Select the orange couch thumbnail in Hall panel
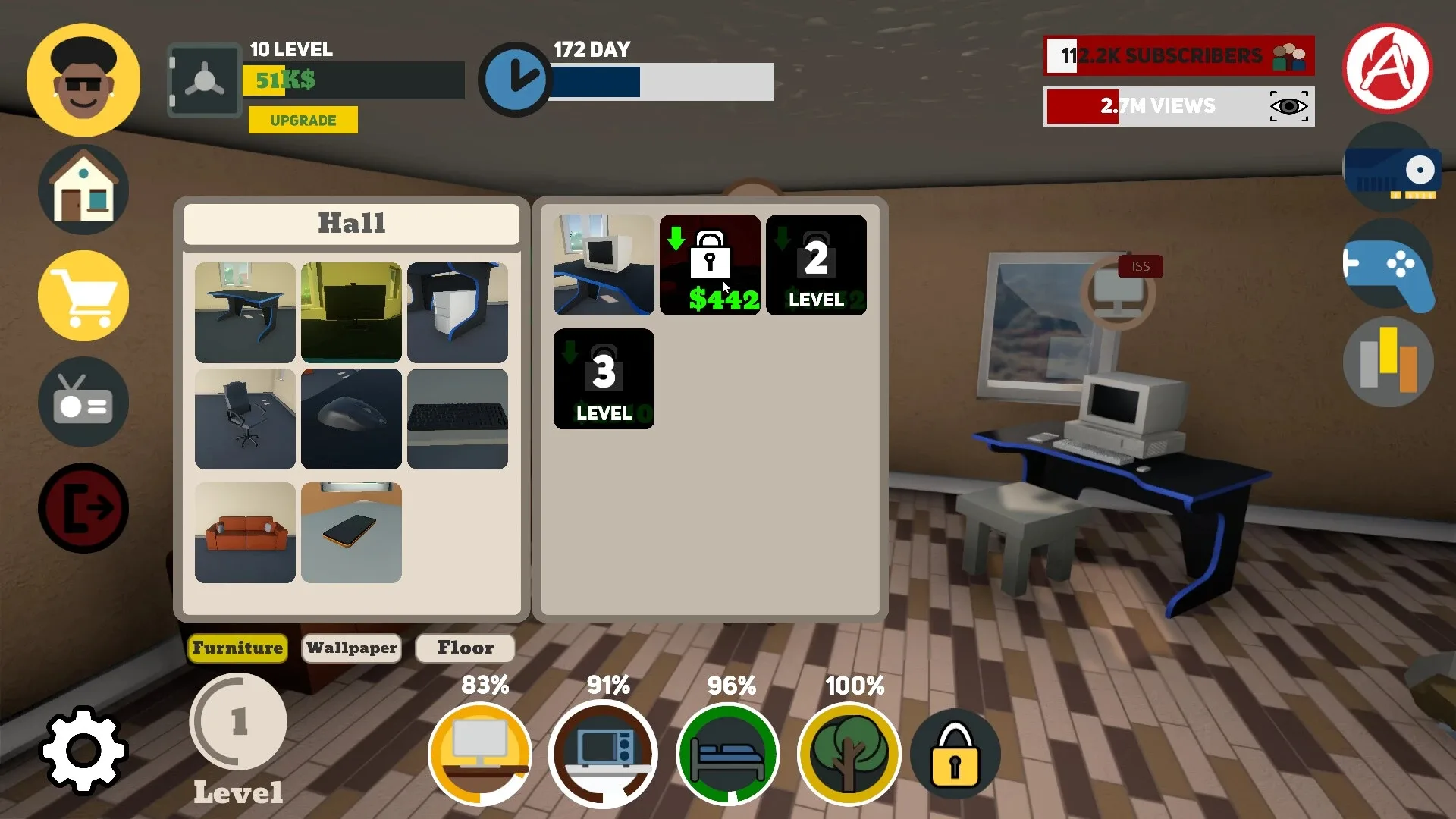The height and width of the screenshot is (819, 1456). (x=245, y=532)
